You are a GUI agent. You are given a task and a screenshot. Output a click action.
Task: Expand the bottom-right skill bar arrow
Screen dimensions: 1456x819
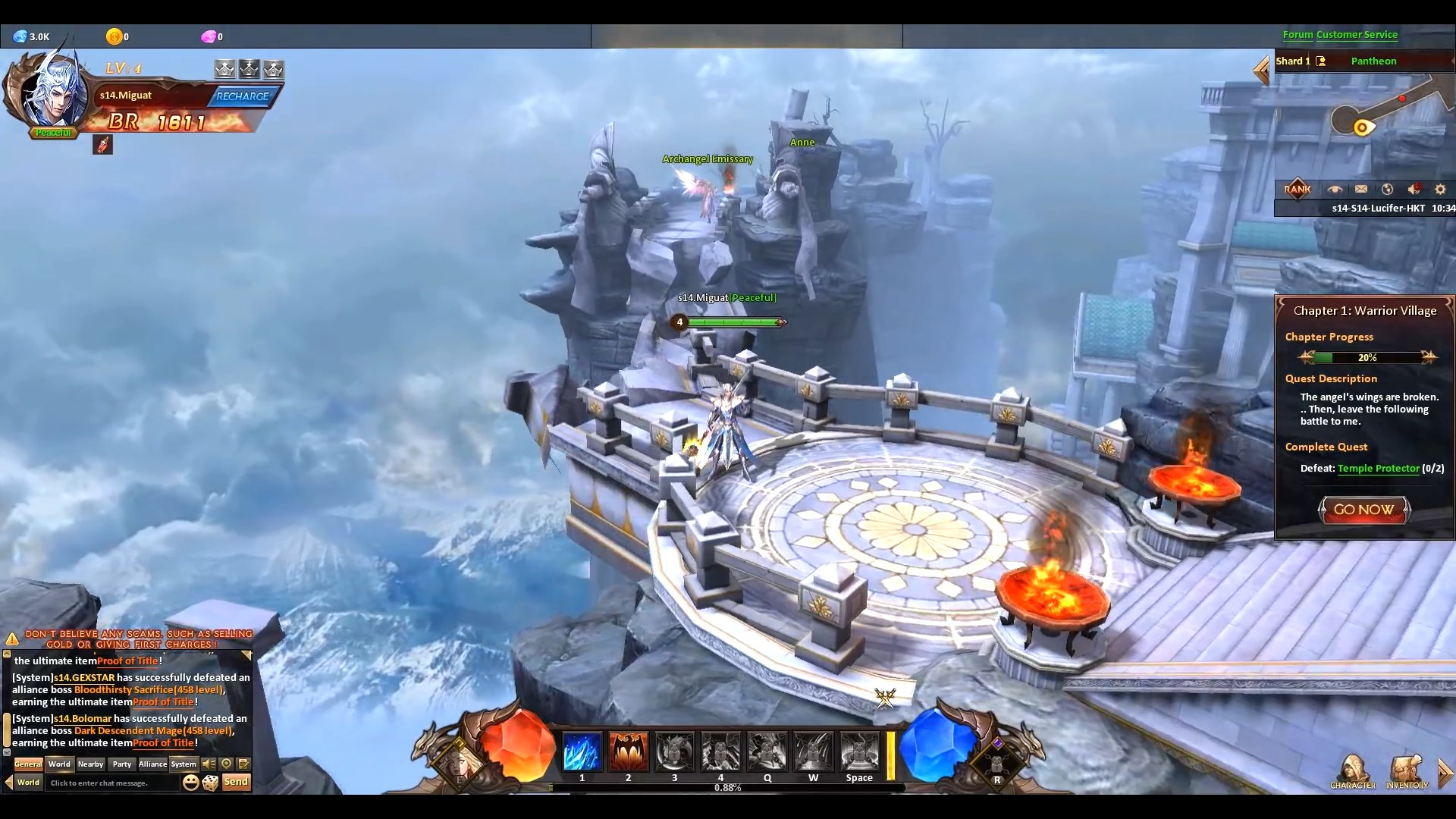click(x=1447, y=772)
